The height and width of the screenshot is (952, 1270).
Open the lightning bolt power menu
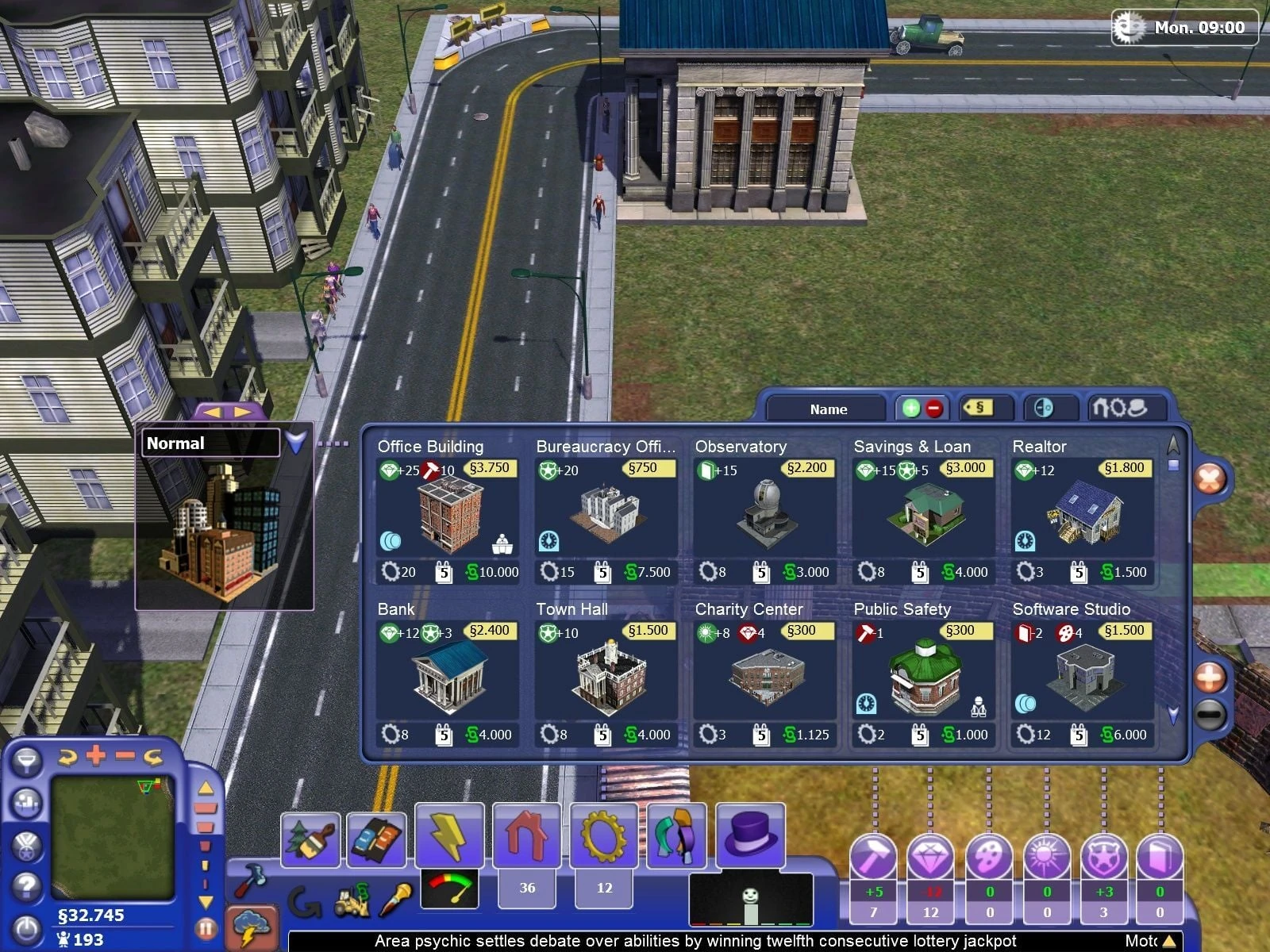tap(448, 836)
